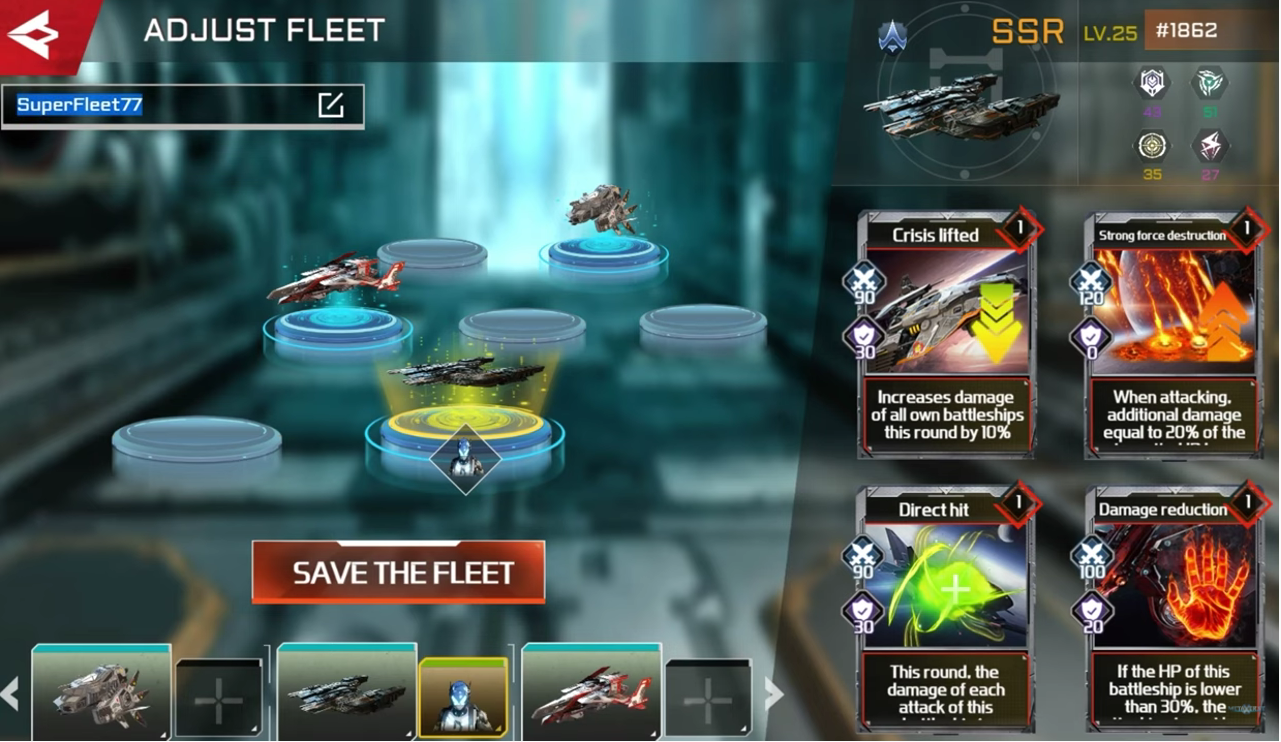Click the pilot badge under the yellow platform
Viewport: 1281px width, 742px height.
465,459
